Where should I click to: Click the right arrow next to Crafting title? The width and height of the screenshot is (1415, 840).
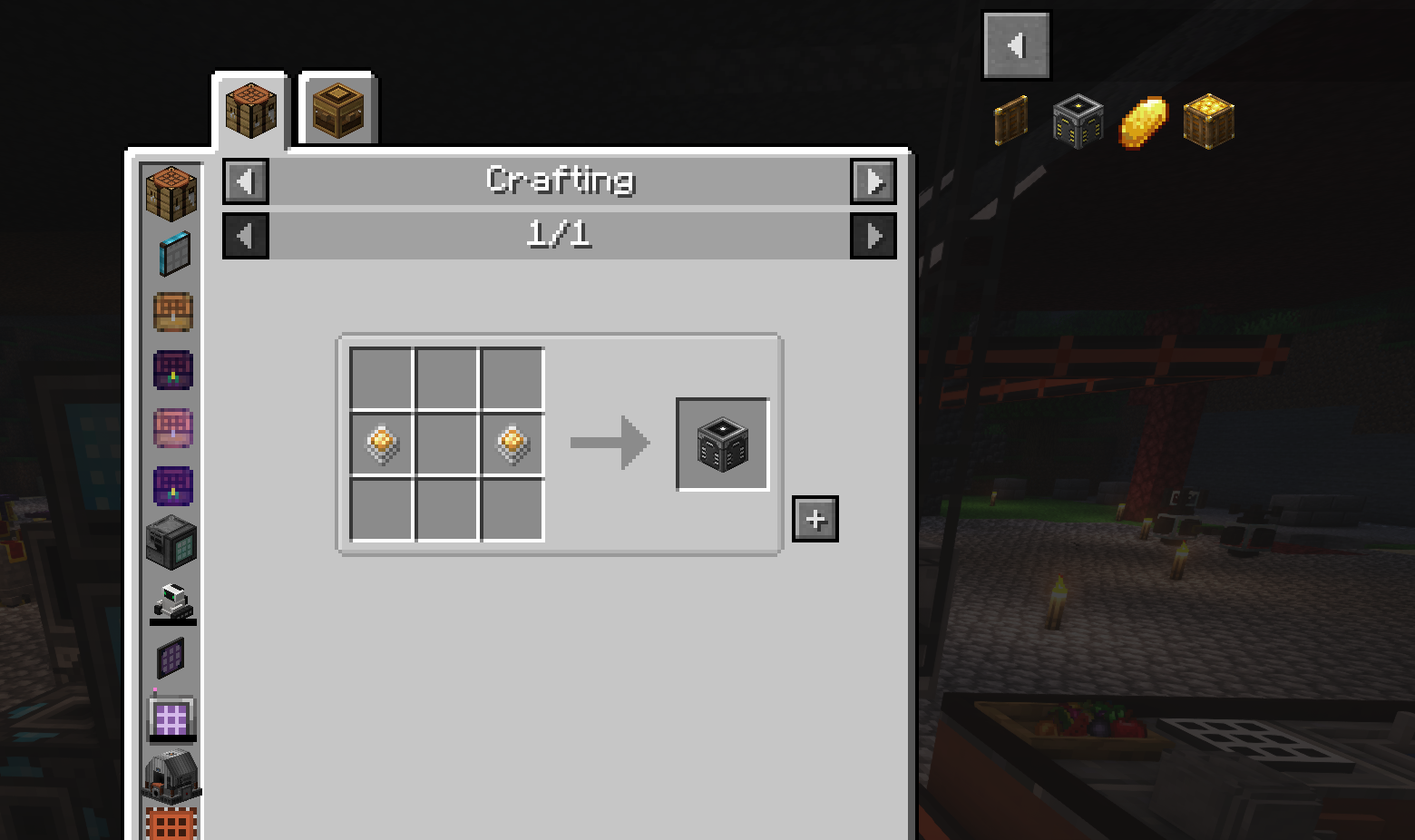tap(873, 181)
